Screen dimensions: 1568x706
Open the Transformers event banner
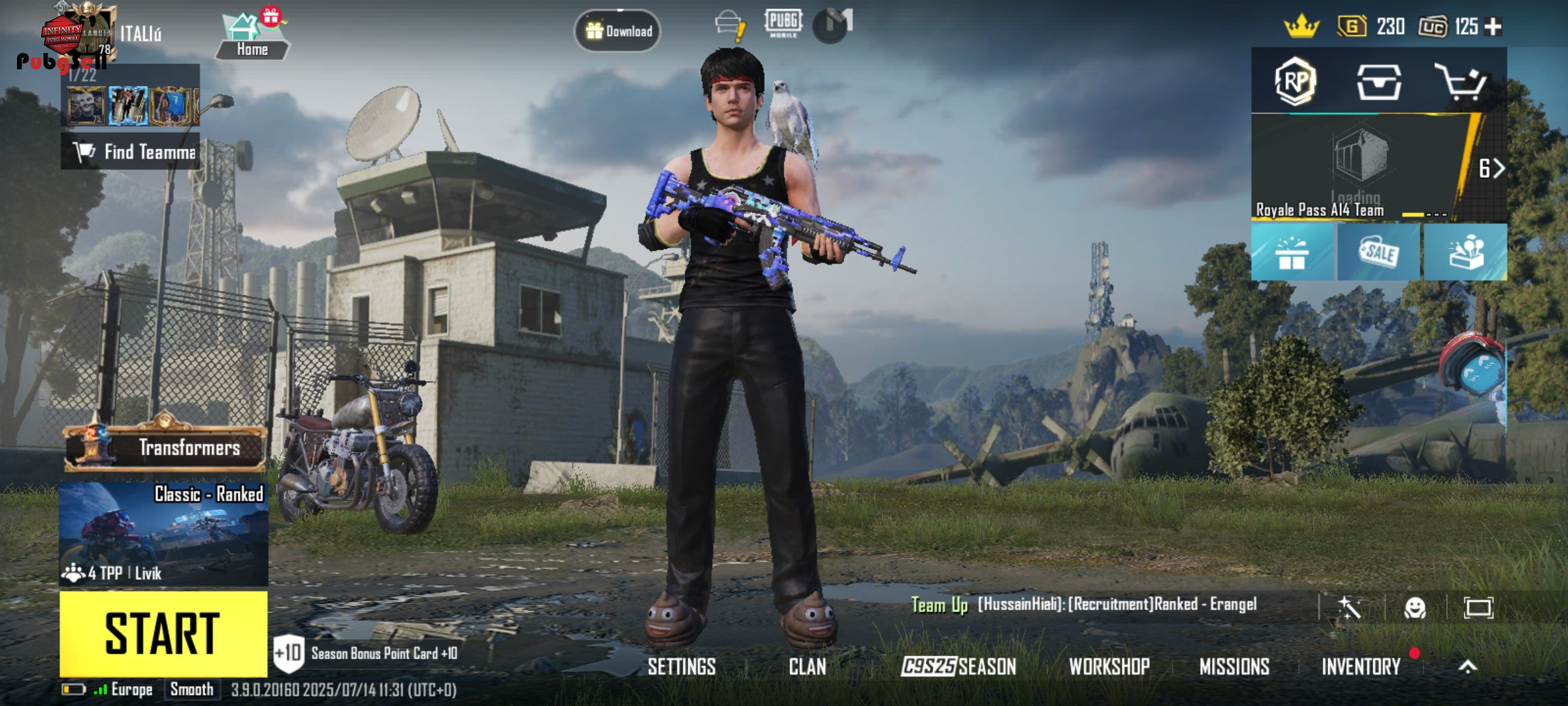click(x=166, y=447)
